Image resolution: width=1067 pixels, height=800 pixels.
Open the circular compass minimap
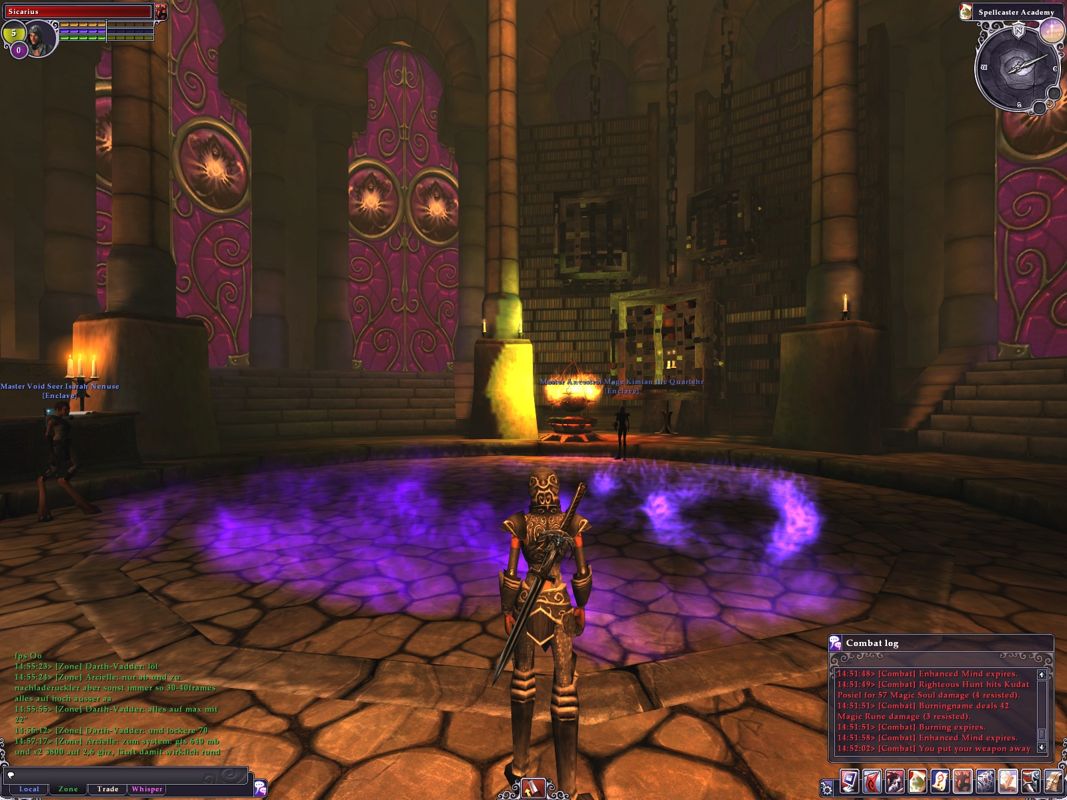[1017, 66]
